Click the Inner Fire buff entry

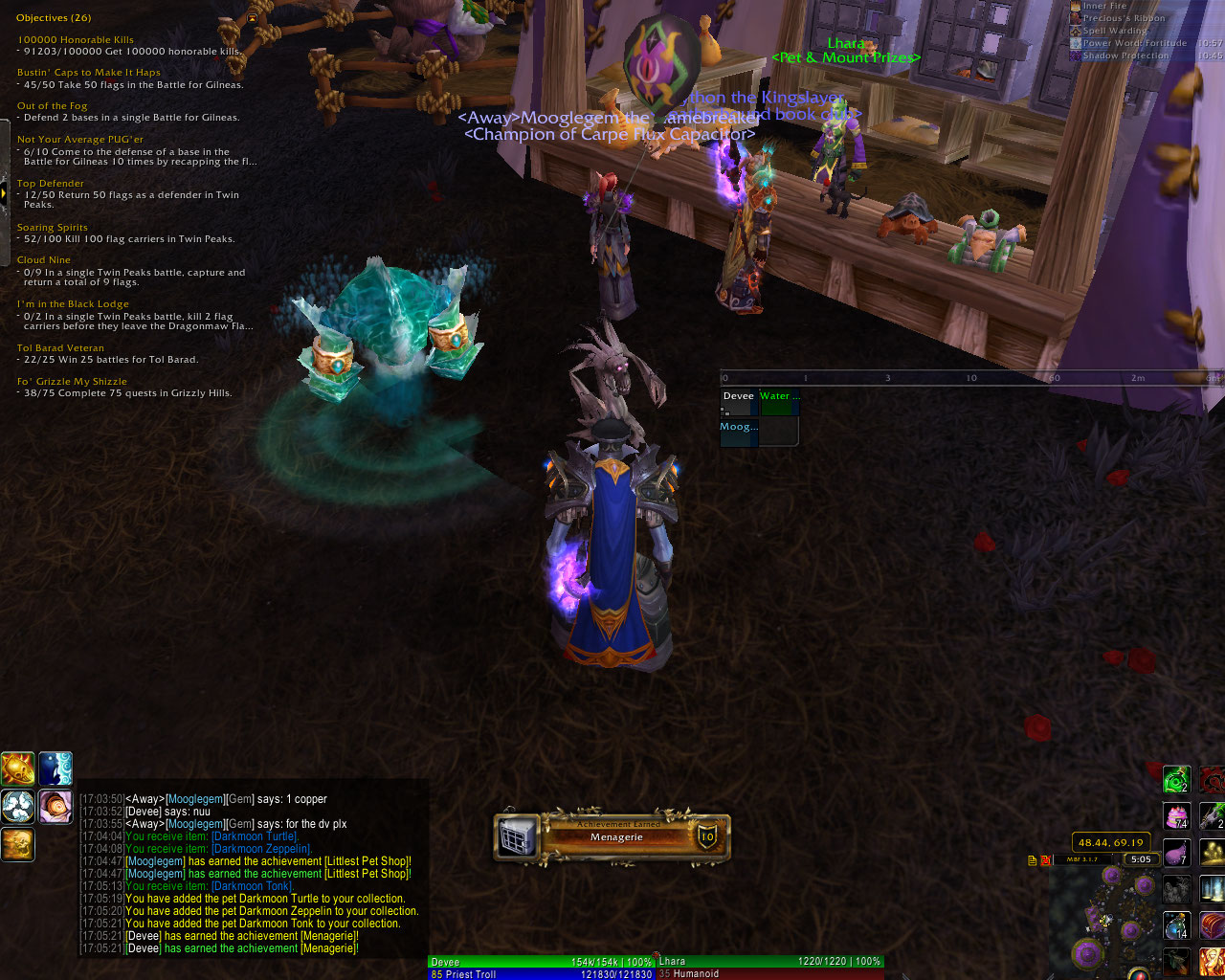(1104, 7)
